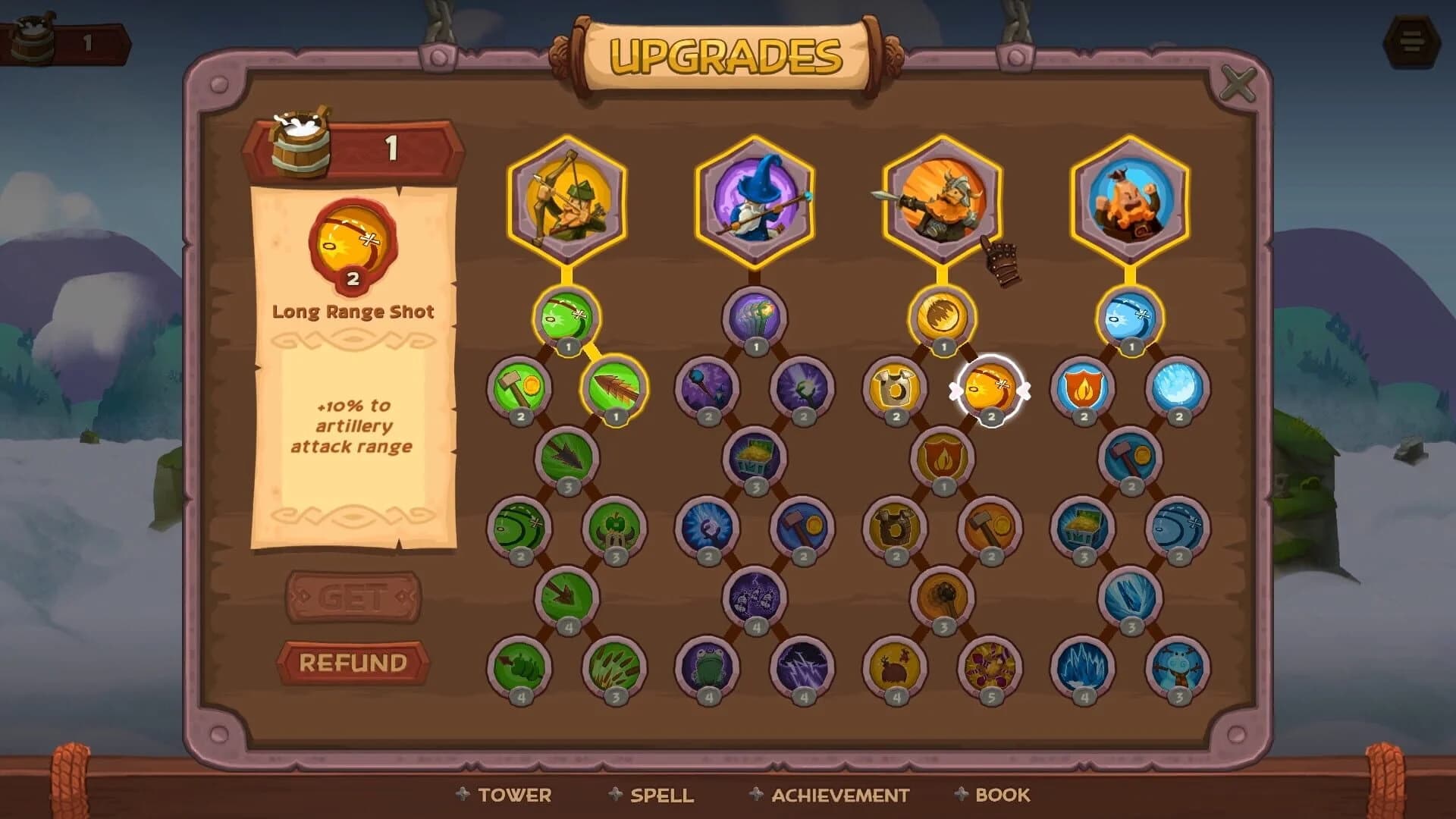This screenshot has width=1456, height=819.
Task: Switch to the TOWER tab
Action: point(515,795)
